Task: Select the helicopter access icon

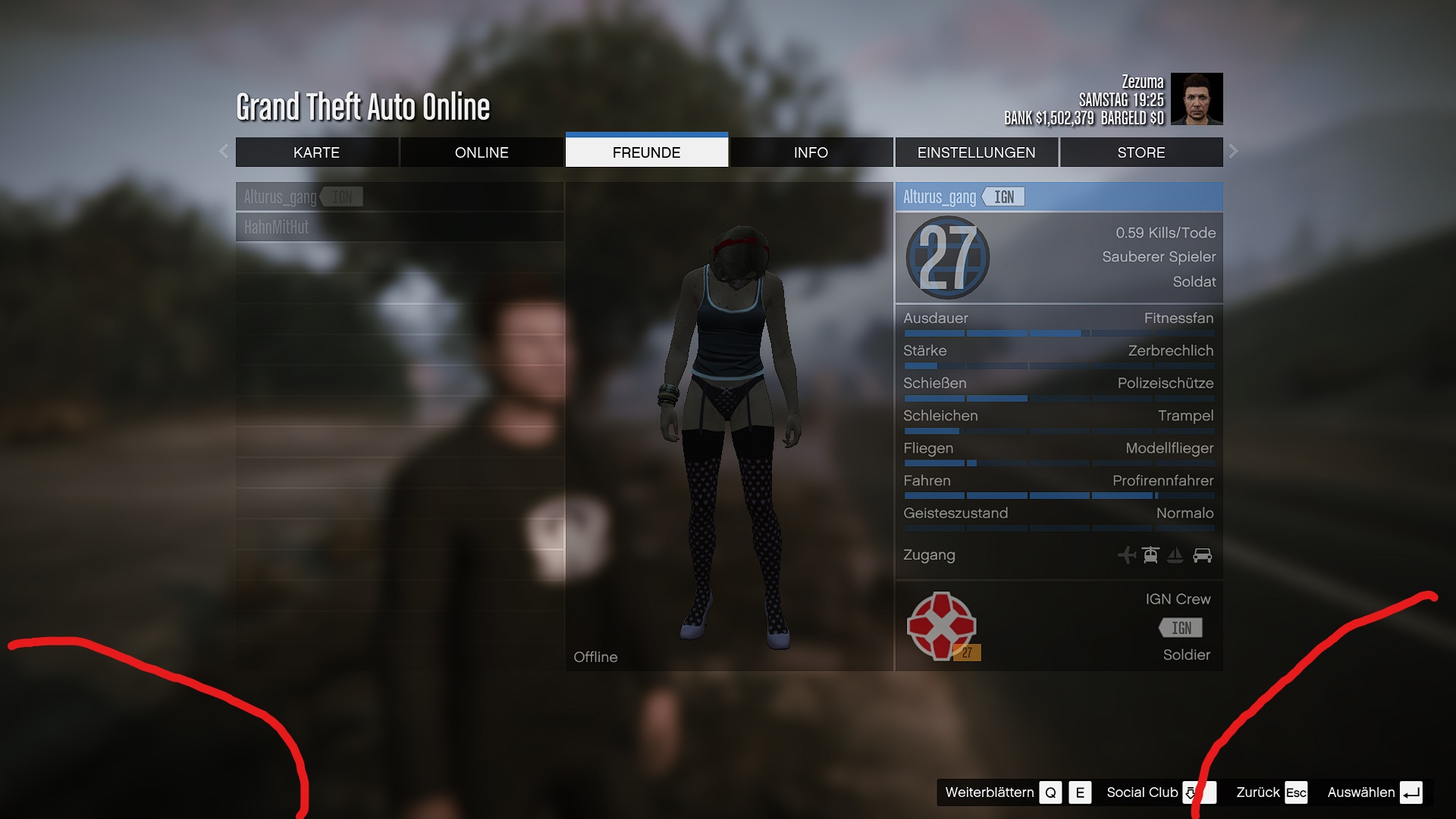Action: (1150, 555)
